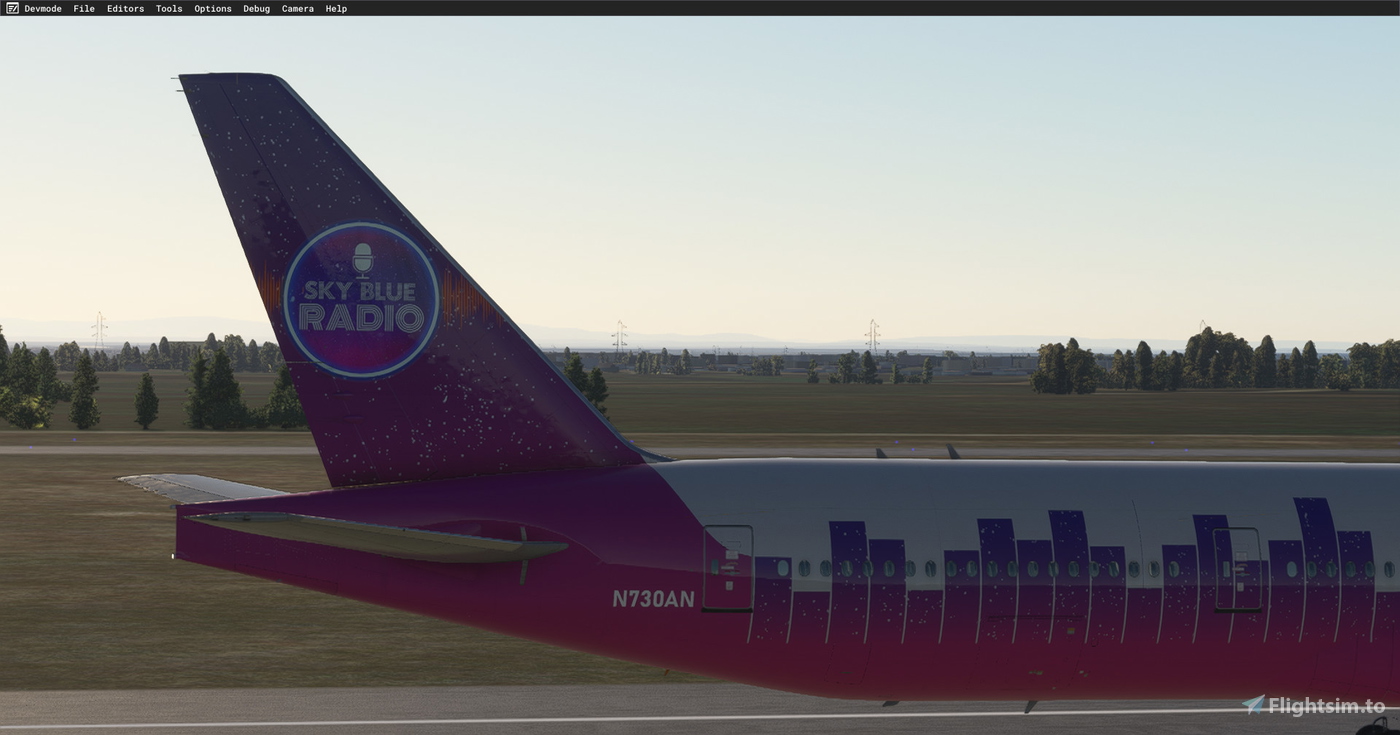Open the Options menu
This screenshot has height=735, width=1400.
point(212,8)
